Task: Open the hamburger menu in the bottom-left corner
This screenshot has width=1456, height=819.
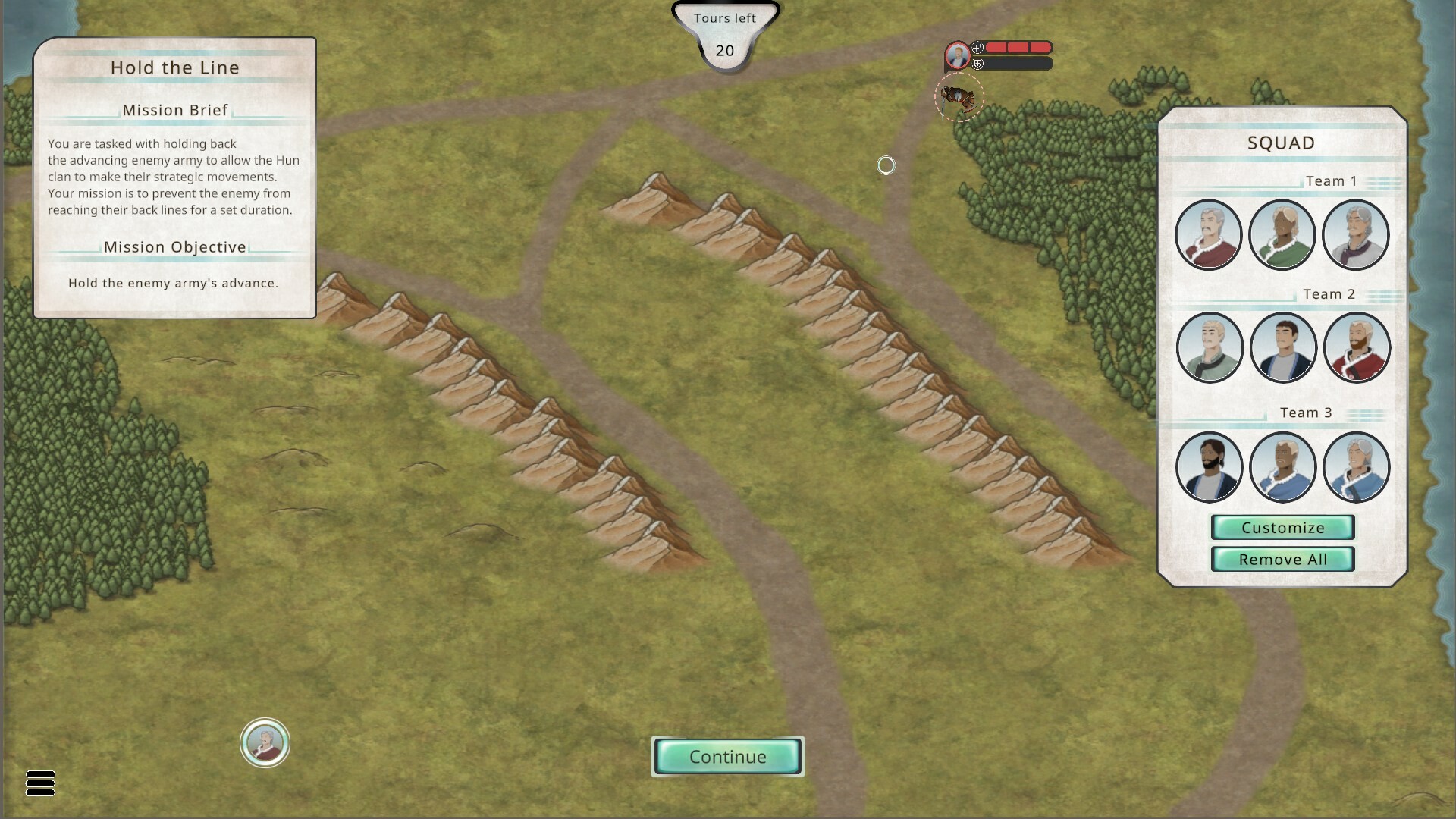Action: [x=41, y=784]
